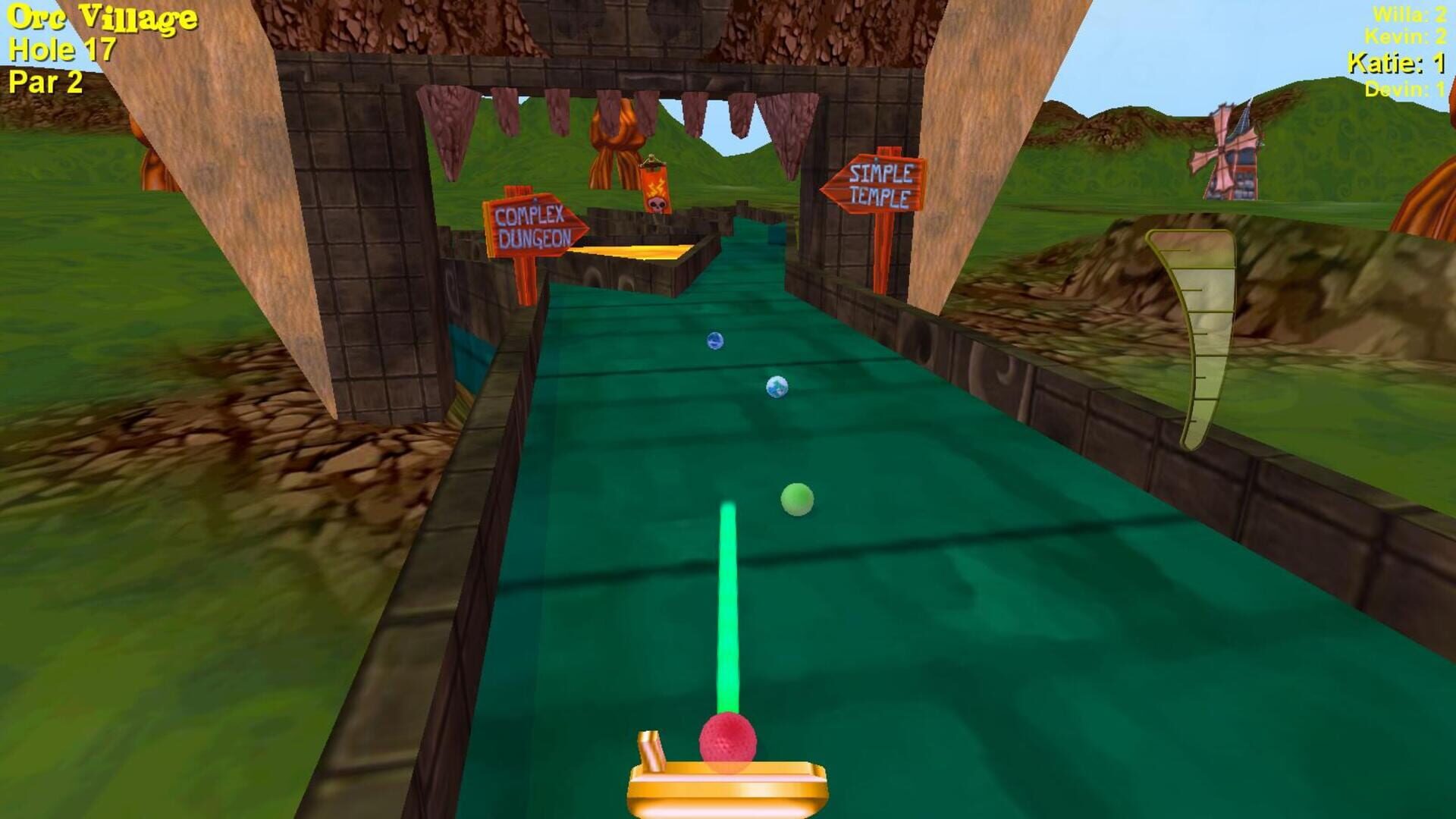The width and height of the screenshot is (1456, 819).
Task: Click the Complex Dungeon arrow sign
Action: coord(533,223)
